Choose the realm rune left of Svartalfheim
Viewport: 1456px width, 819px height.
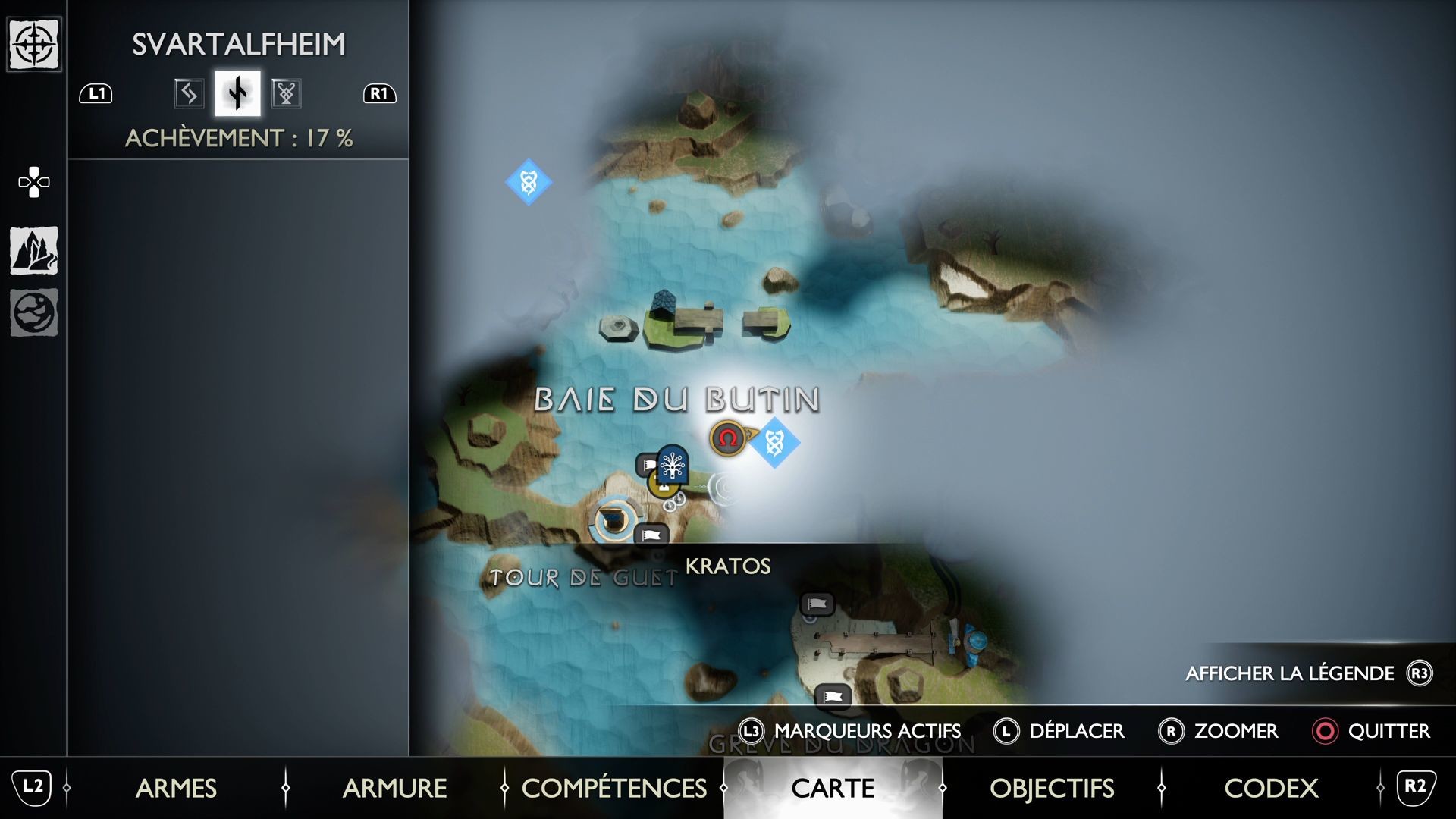click(x=188, y=93)
